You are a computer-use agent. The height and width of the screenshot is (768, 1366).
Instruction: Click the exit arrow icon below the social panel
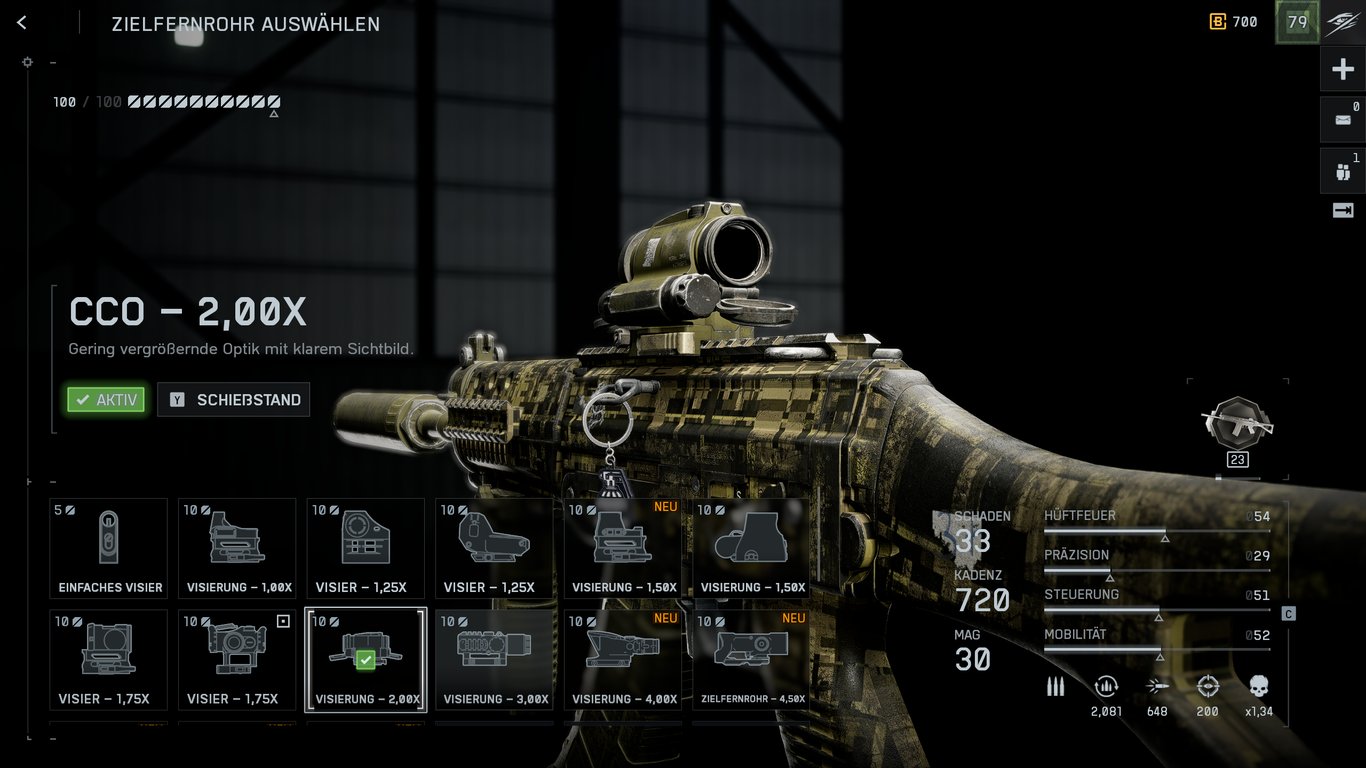(x=1341, y=210)
